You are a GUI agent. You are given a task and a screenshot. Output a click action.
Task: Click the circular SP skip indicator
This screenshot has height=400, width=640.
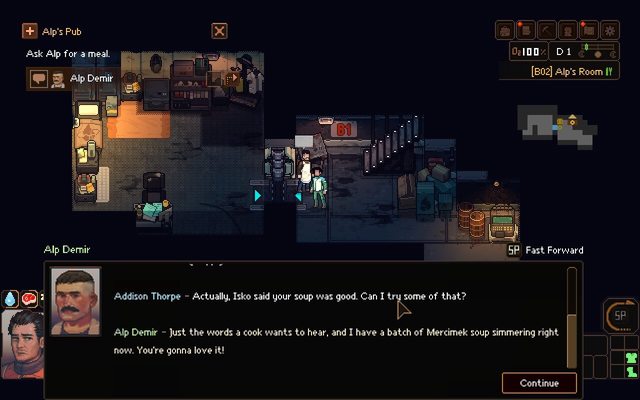click(x=618, y=316)
